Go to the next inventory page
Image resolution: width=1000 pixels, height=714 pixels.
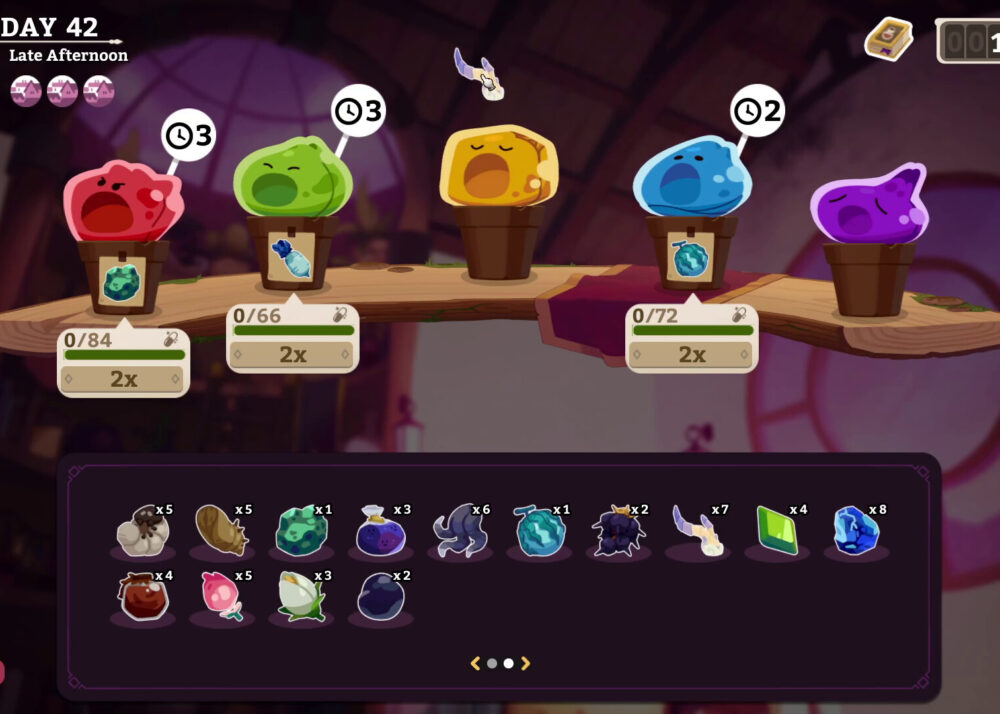[x=526, y=663]
